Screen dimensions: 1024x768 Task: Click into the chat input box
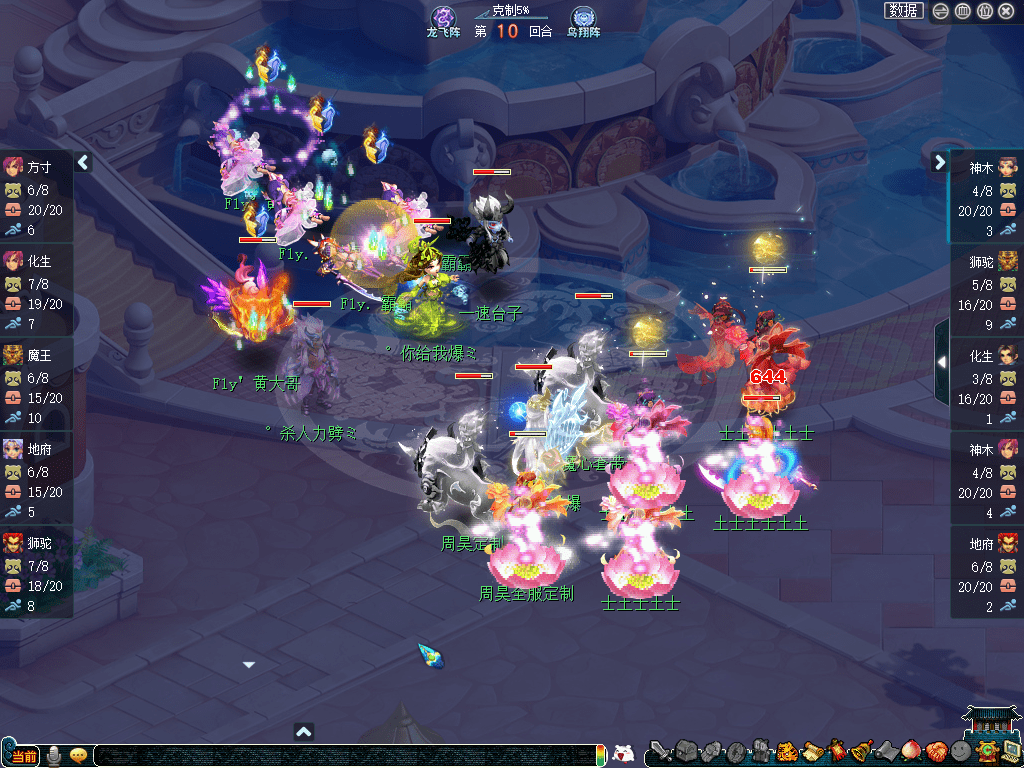tap(340, 756)
